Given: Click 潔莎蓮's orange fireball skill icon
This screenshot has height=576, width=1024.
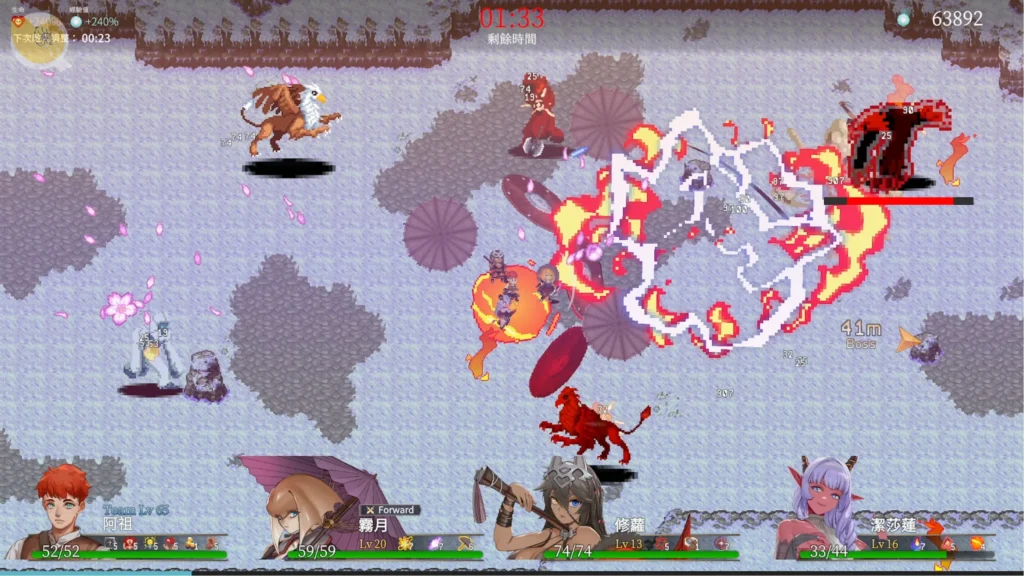Looking at the screenshot, I should [x=977, y=543].
